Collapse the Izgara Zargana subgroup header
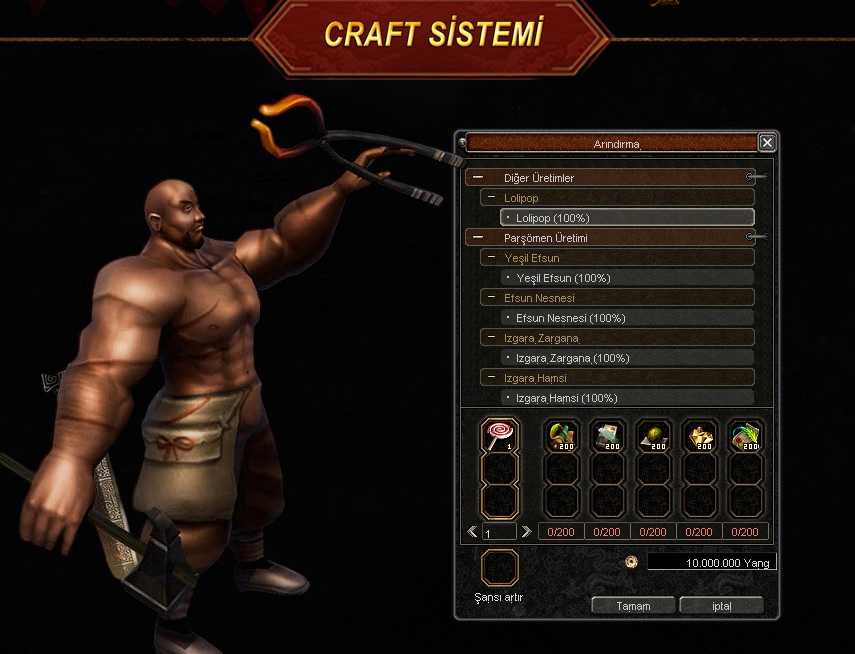The height and width of the screenshot is (654, 855). coord(491,338)
